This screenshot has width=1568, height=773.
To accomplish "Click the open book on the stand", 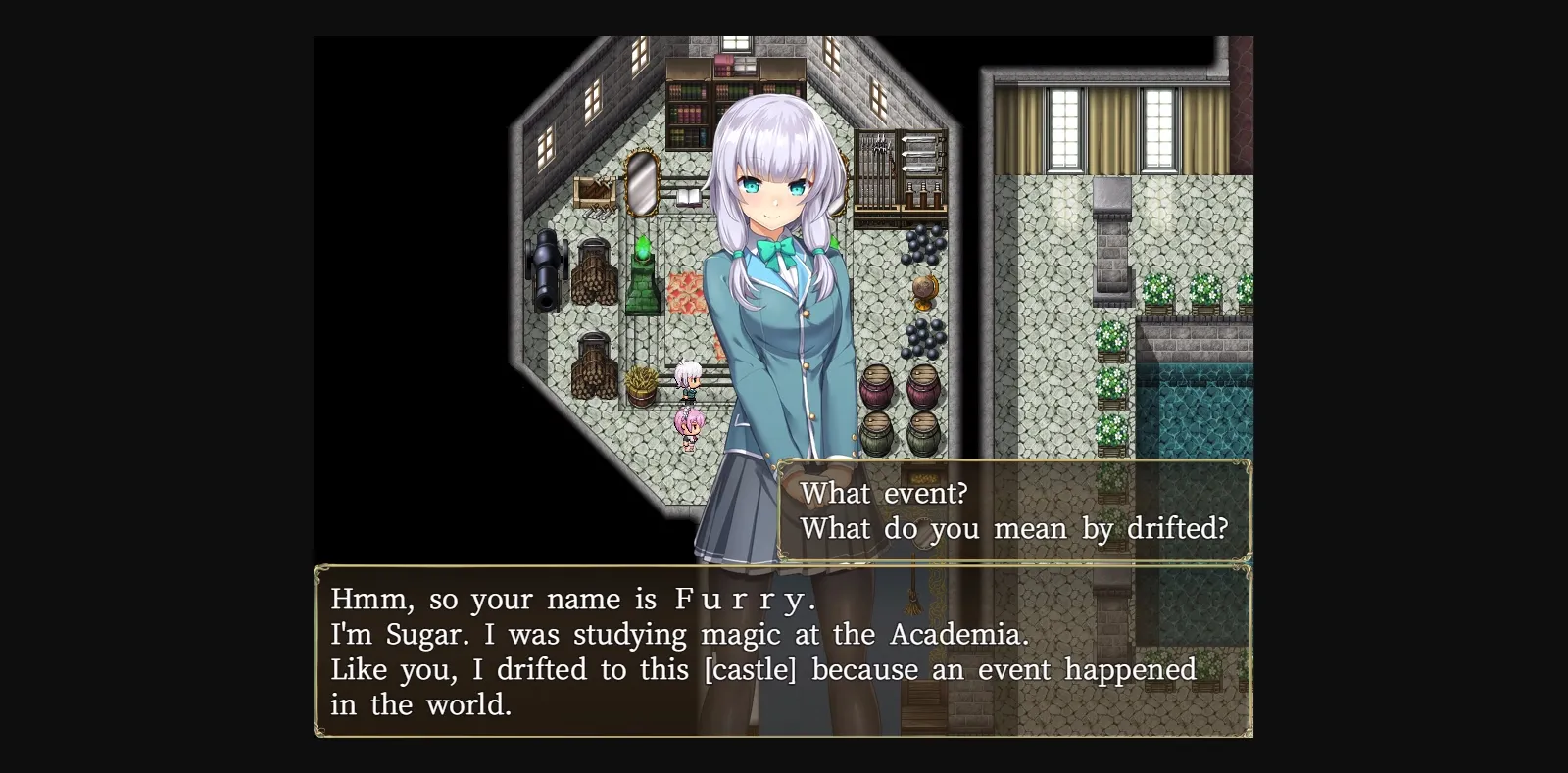I will tap(689, 199).
